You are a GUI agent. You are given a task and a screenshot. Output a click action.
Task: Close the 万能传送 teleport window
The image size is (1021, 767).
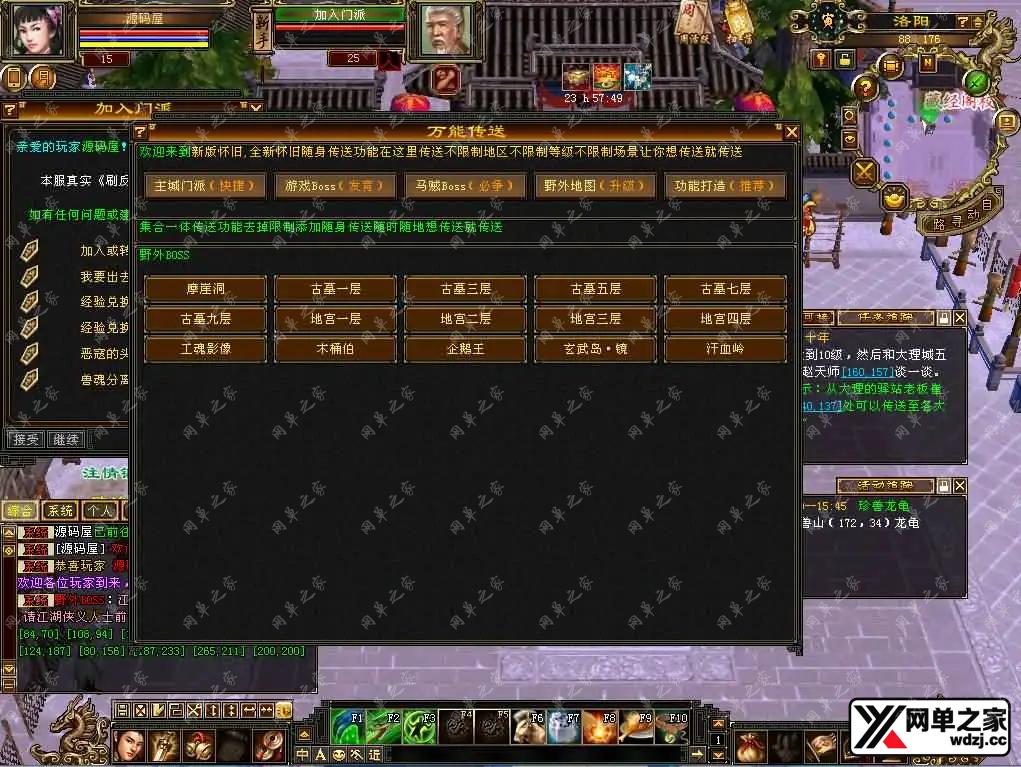point(791,132)
